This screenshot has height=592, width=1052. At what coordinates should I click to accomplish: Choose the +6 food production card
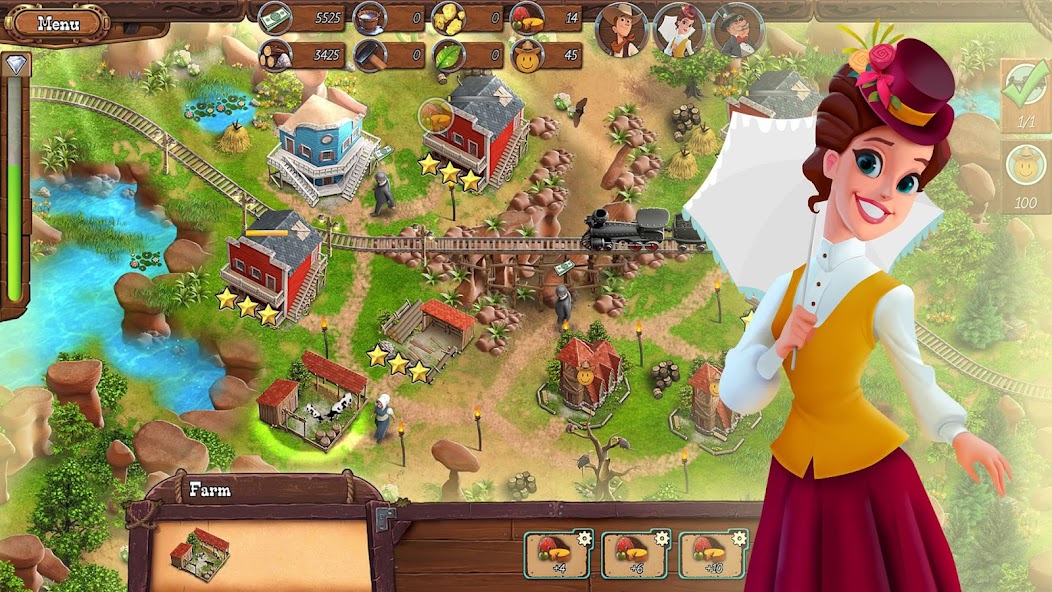point(634,554)
